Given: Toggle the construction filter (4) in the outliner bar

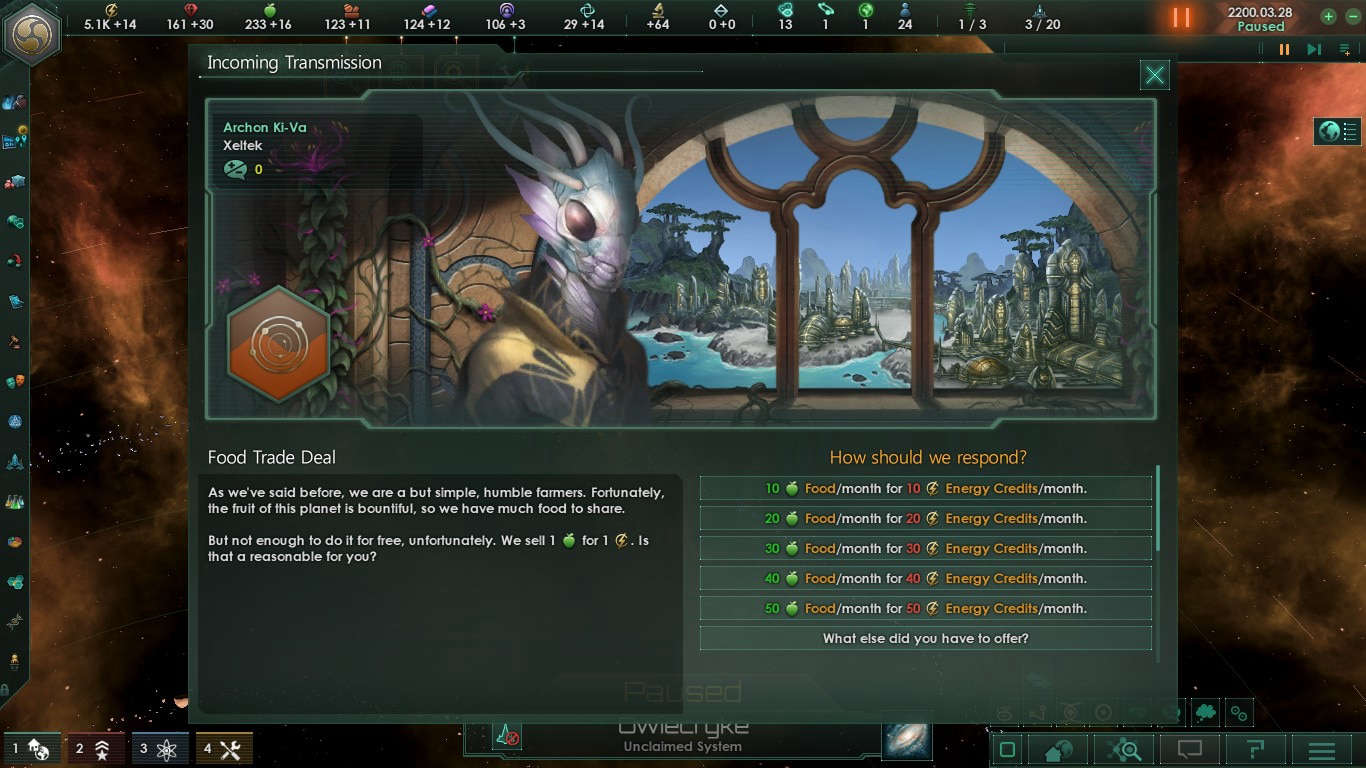Looking at the screenshot, I should tap(222, 748).
